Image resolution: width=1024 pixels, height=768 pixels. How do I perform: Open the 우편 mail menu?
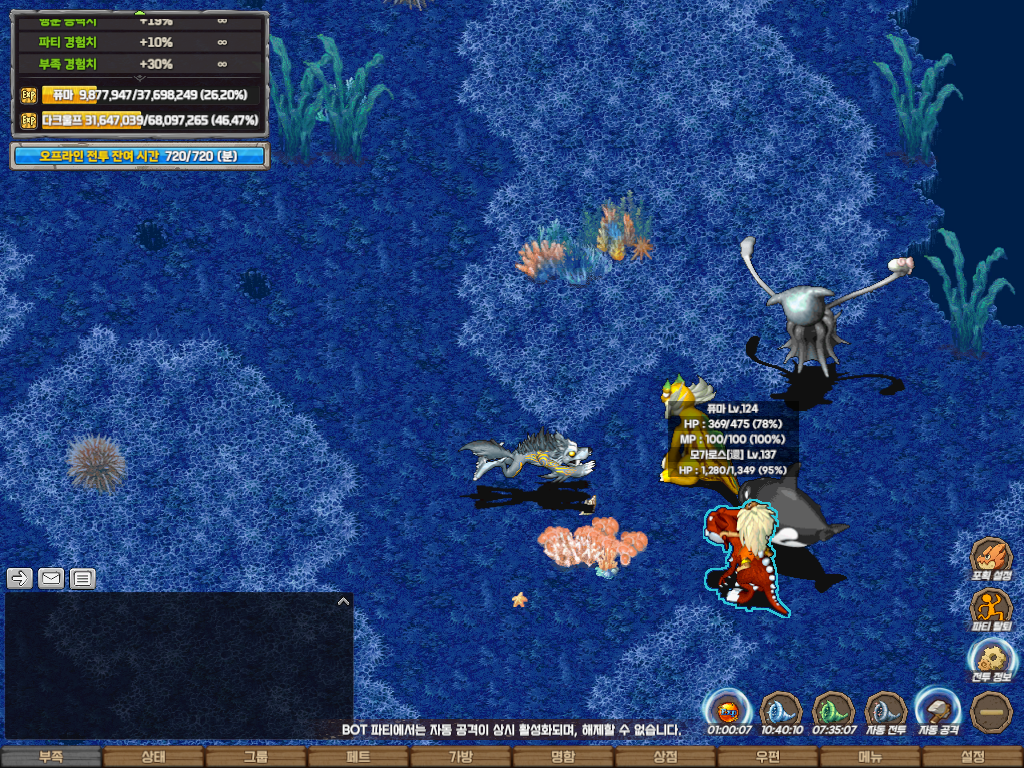pyautogui.click(x=767, y=757)
